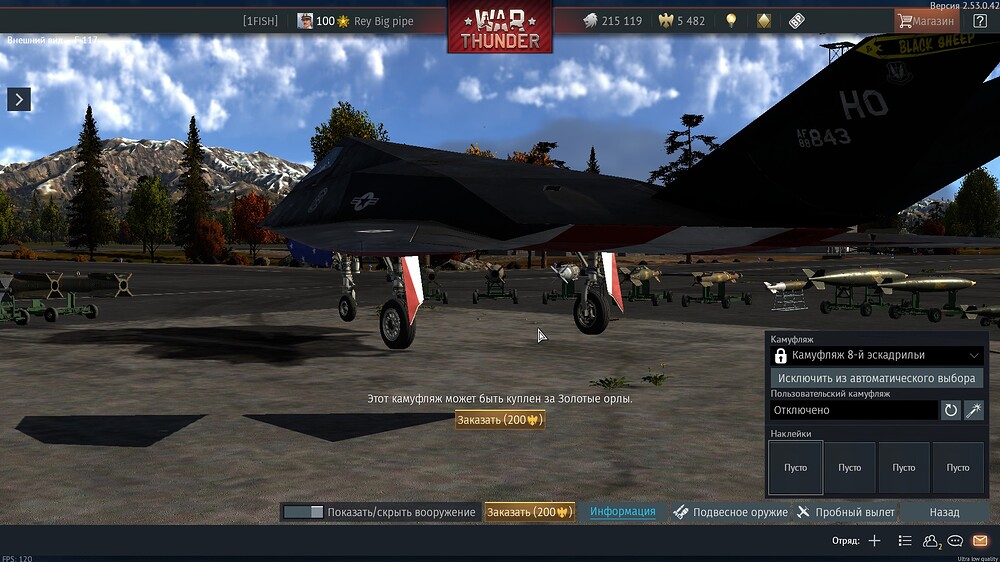The image size is (1000, 562).
Task: Click Заказать under the Golden Eagles message
Action: (x=499, y=420)
